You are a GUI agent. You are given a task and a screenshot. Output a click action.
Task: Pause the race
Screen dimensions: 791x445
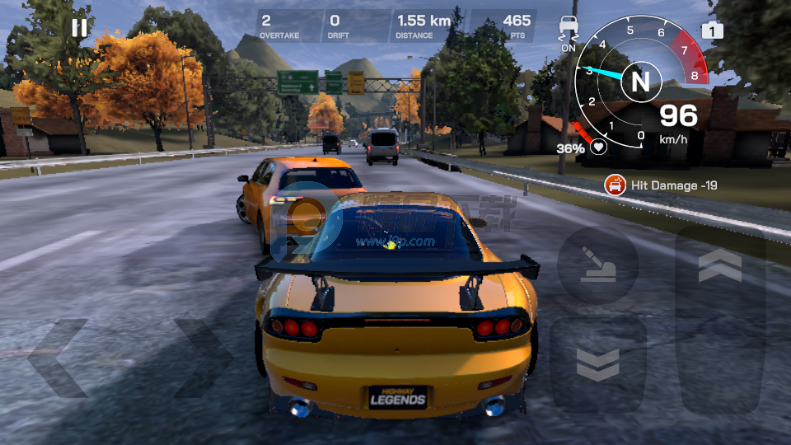[x=80, y=27]
